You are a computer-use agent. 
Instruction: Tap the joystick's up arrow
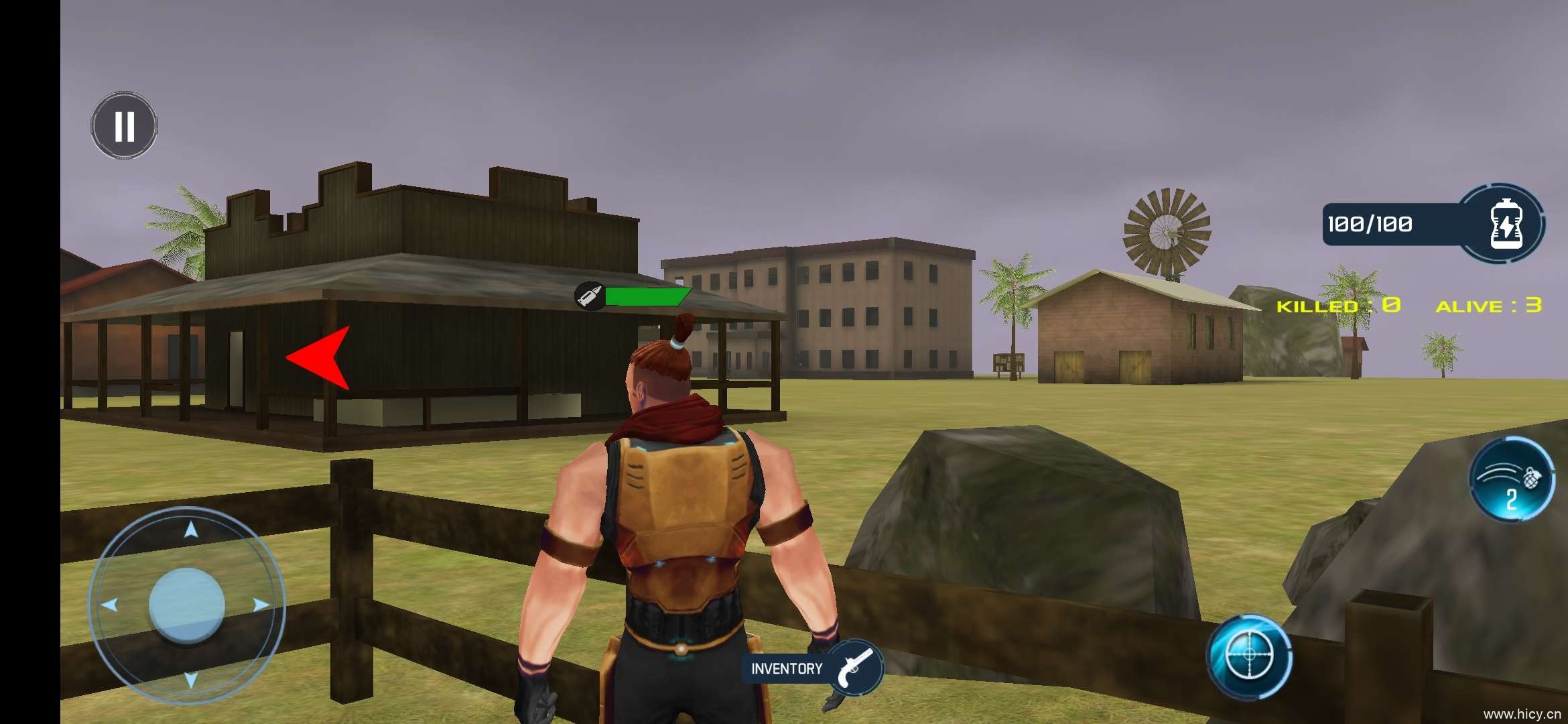(191, 530)
